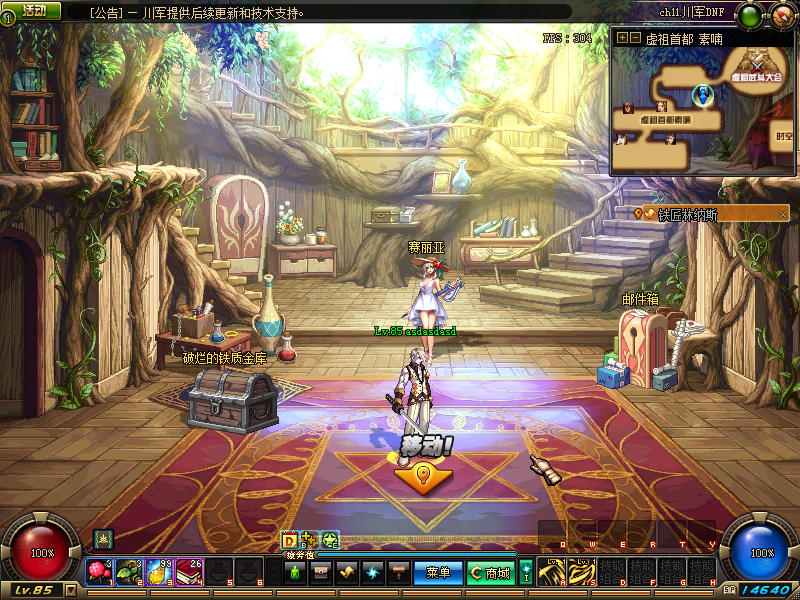The width and height of the screenshot is (800, 600).
Task: Close the 铁匠林纳斯 quest tracker
Action: tap(783, 213)
